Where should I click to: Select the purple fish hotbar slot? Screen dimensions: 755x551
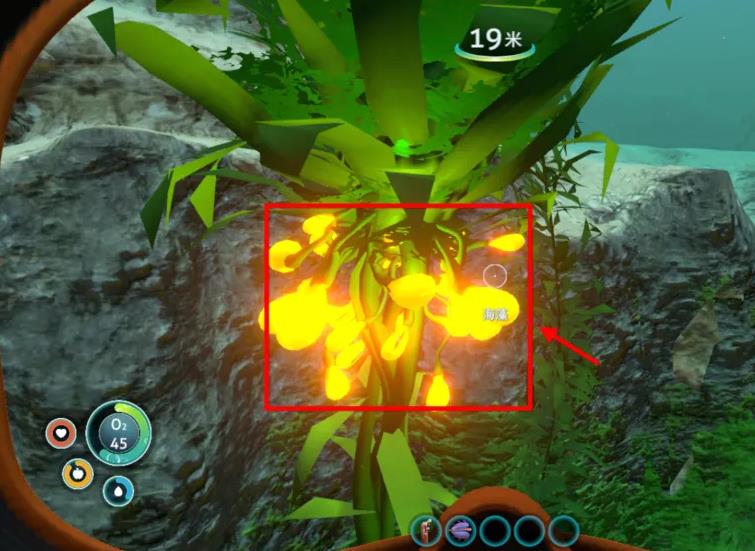click(460, 530)
